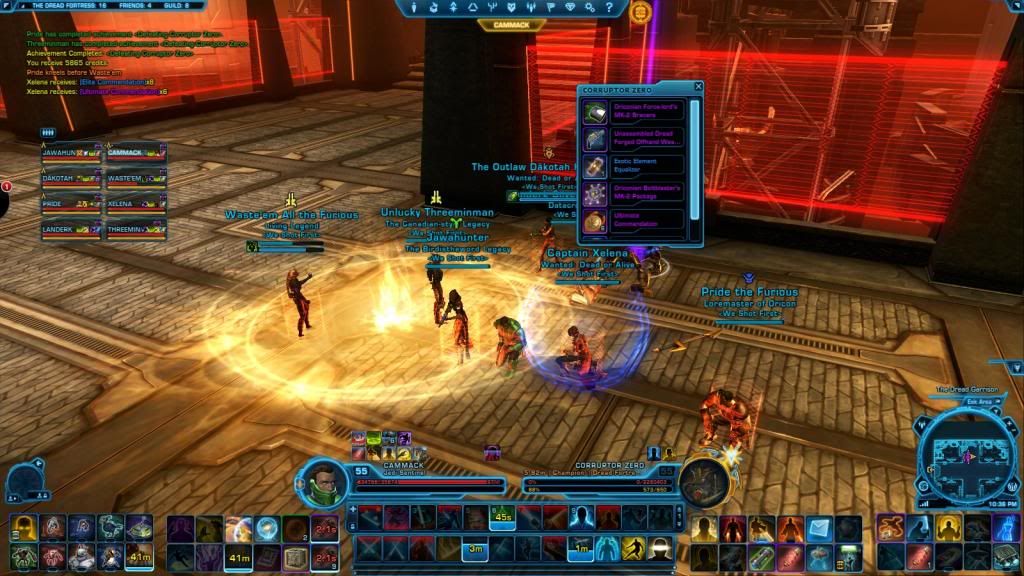Loot the Unassembled Dread Forged Offhand Weapon

click(x=640, y=140)
